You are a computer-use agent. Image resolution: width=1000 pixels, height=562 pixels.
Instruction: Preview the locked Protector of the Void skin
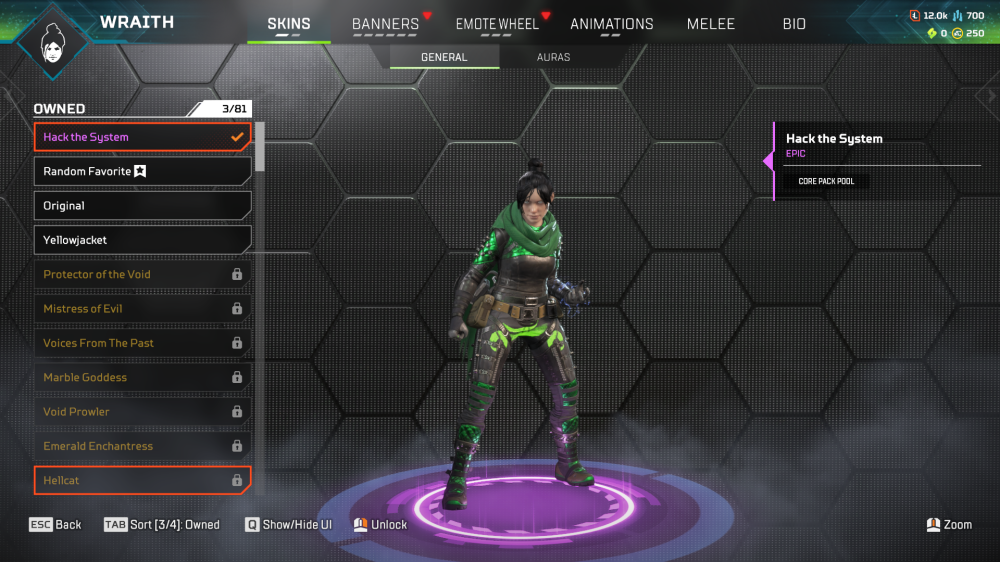(142, 274)
